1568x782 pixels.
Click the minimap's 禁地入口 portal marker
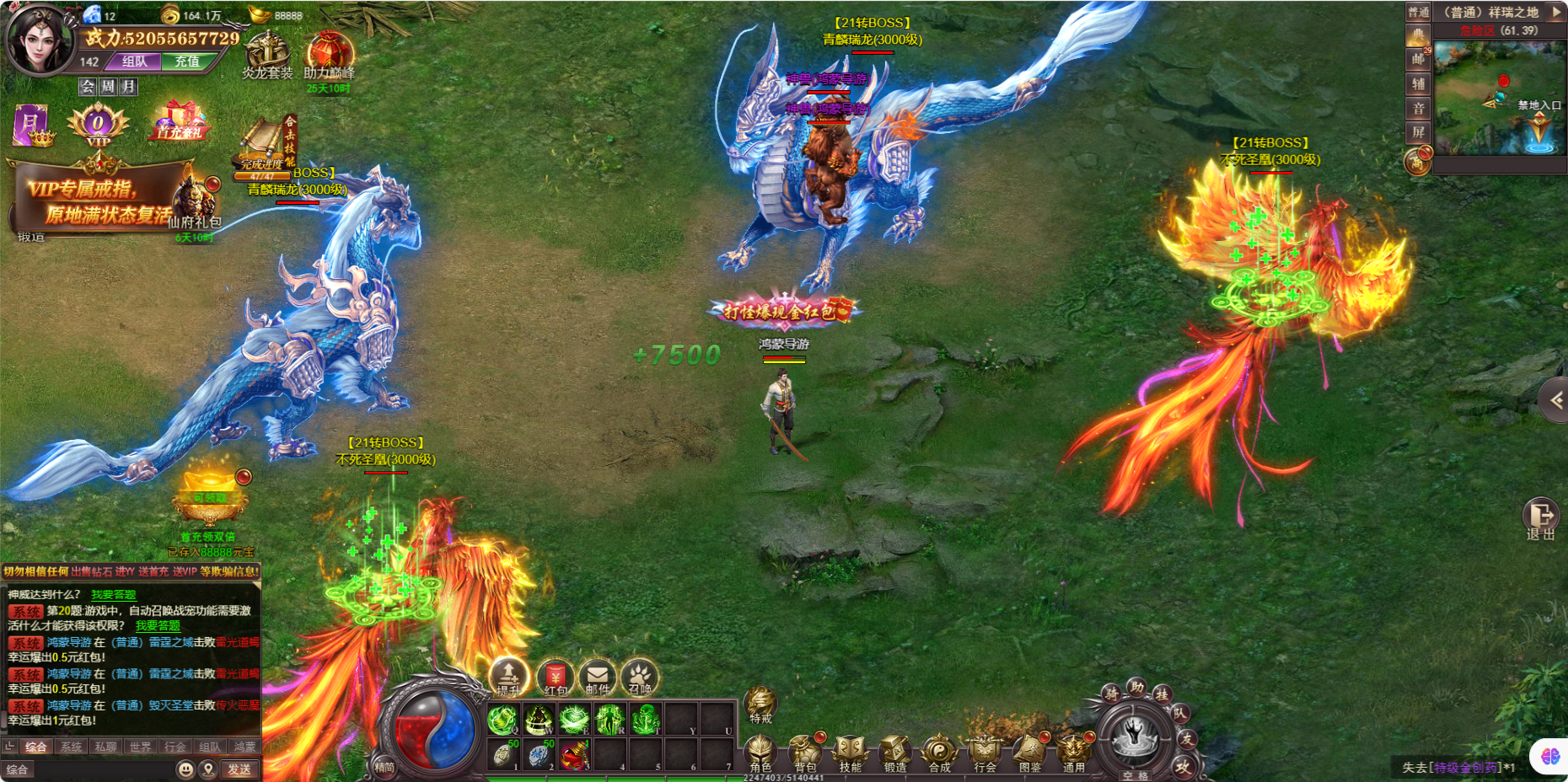pyautogui.click(x=1540, y=131)
